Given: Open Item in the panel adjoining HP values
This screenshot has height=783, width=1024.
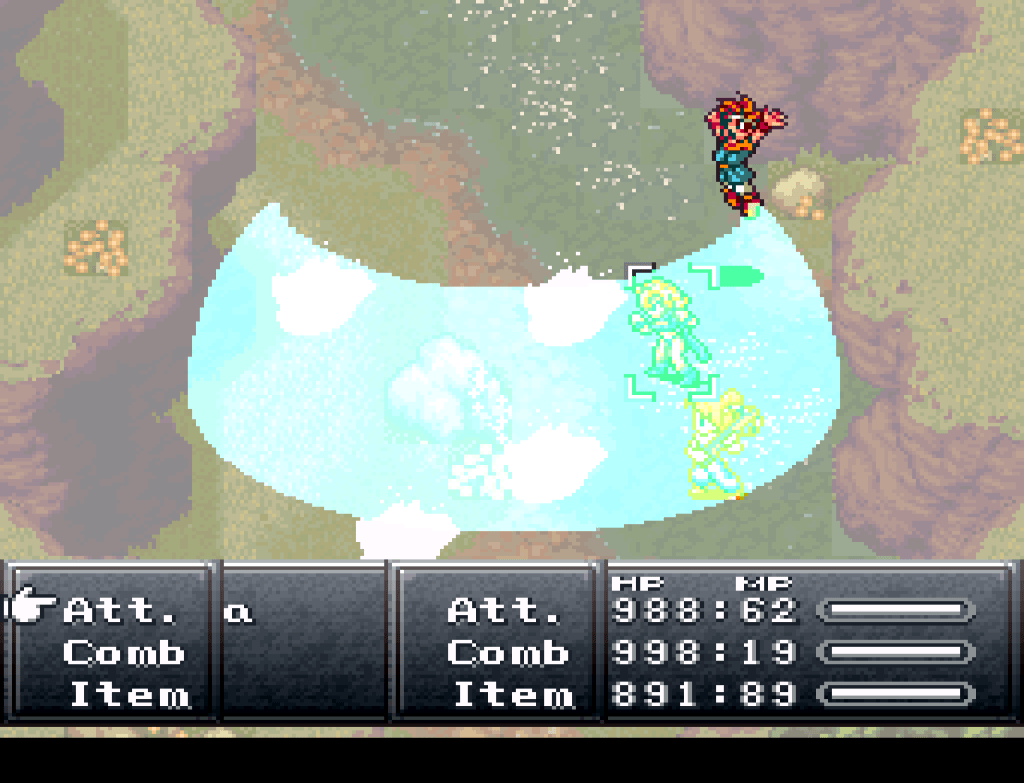Looking at the screenshot, I should pos(513,694).
